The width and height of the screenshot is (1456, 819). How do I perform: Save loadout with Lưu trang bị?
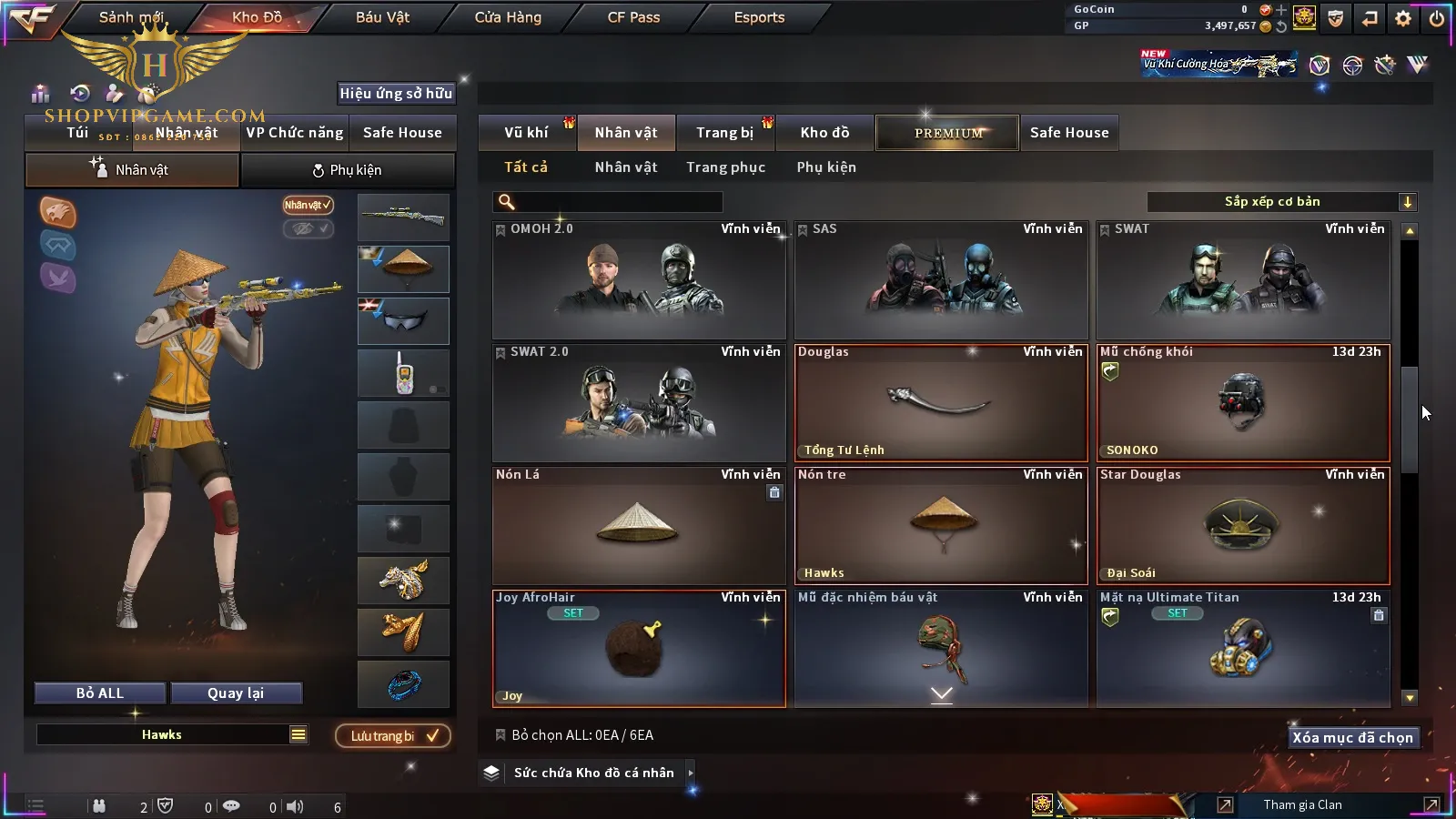(393, 736)
